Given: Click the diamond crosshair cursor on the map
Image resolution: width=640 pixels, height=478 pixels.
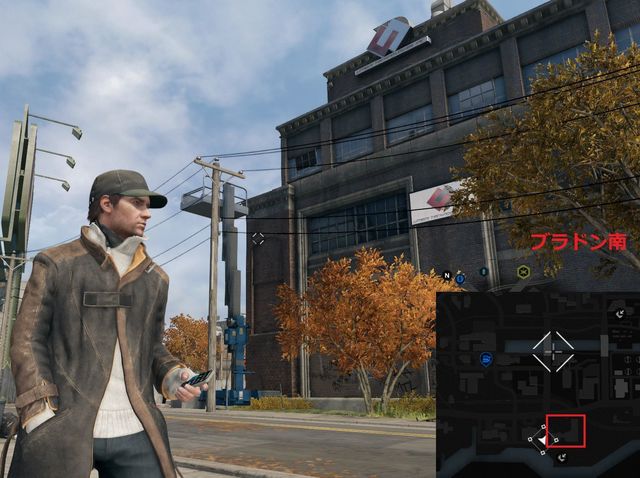Looking at the screenshot, I should point(553,351).
